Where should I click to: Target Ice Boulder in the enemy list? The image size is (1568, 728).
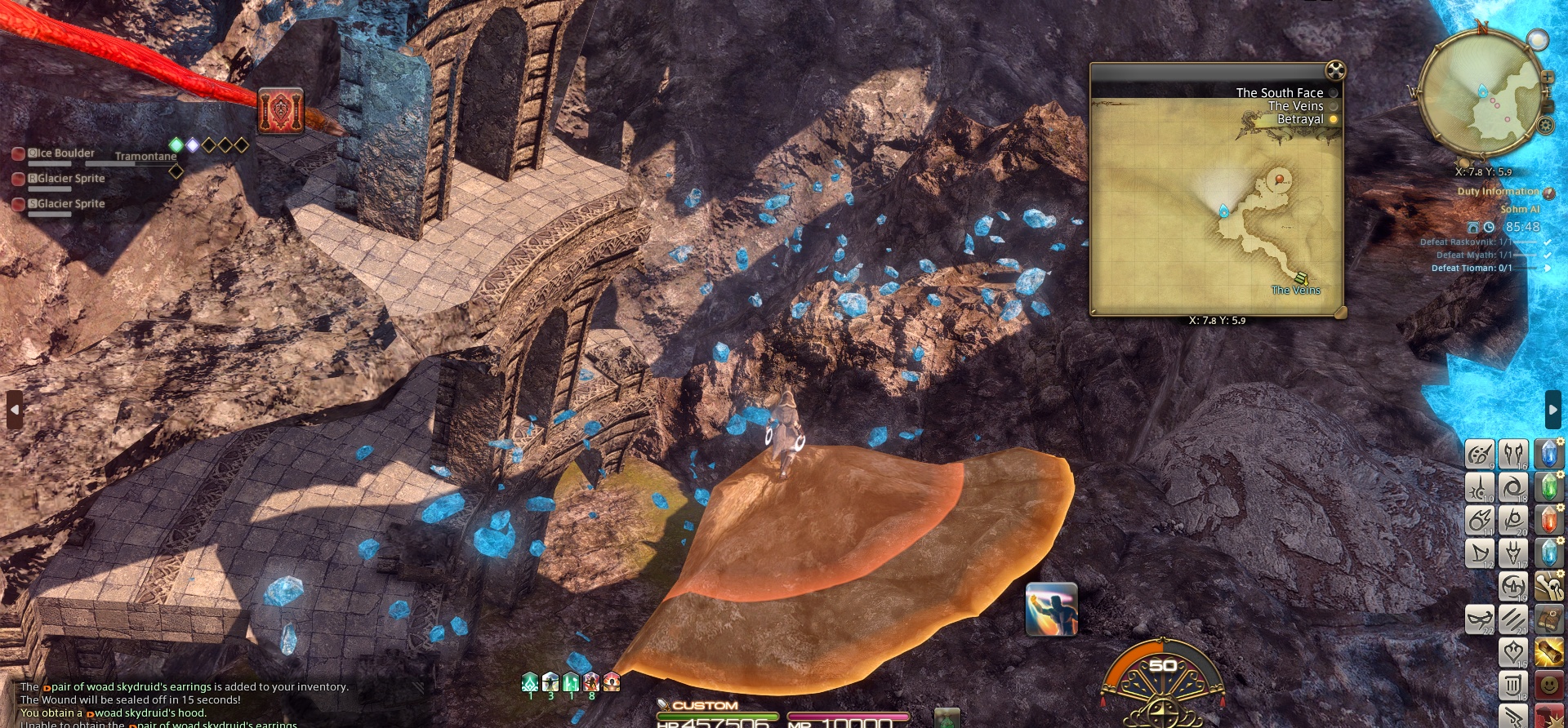point(62,153)
